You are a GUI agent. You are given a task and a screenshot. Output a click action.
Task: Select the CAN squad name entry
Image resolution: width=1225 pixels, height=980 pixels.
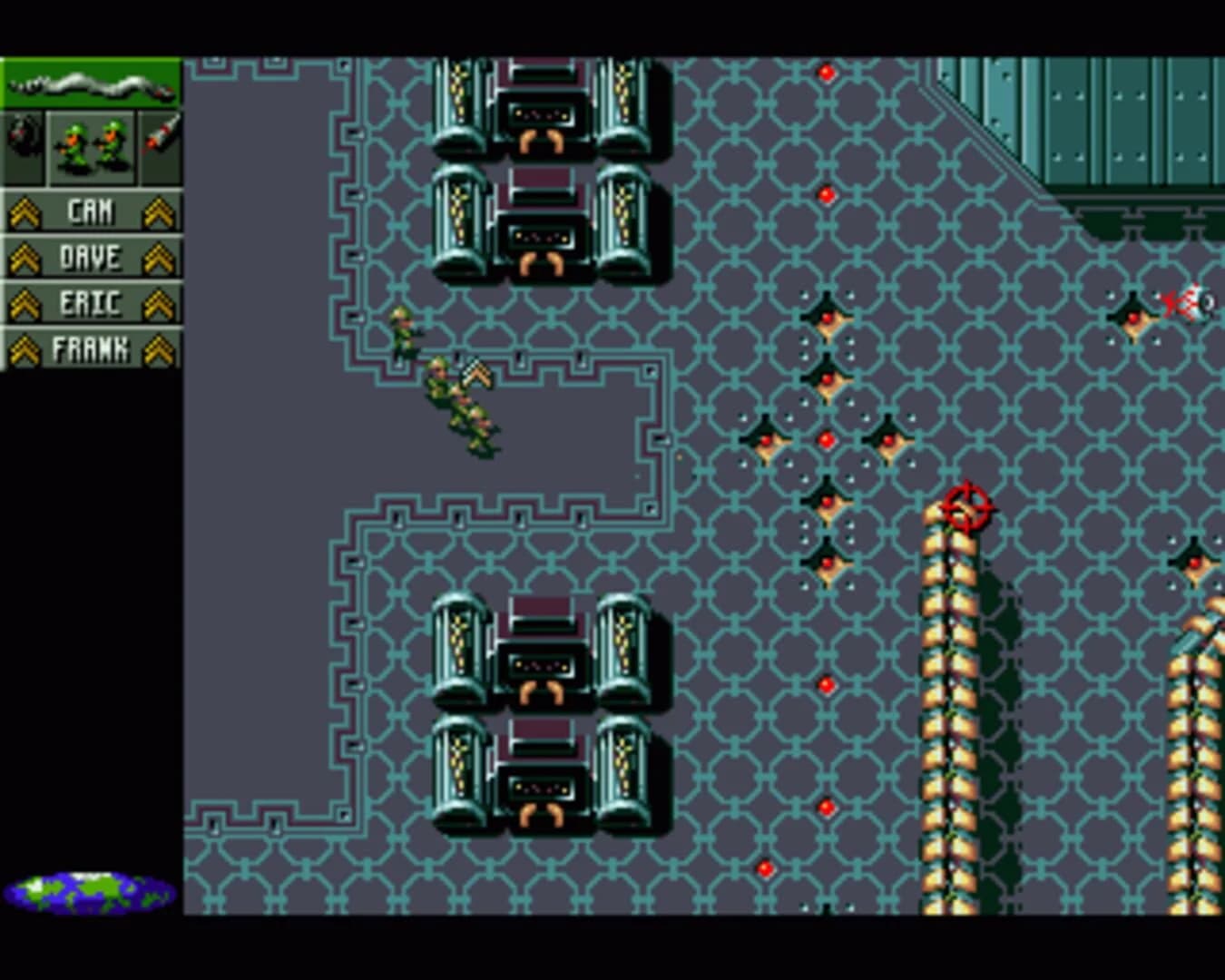point(91,210)
